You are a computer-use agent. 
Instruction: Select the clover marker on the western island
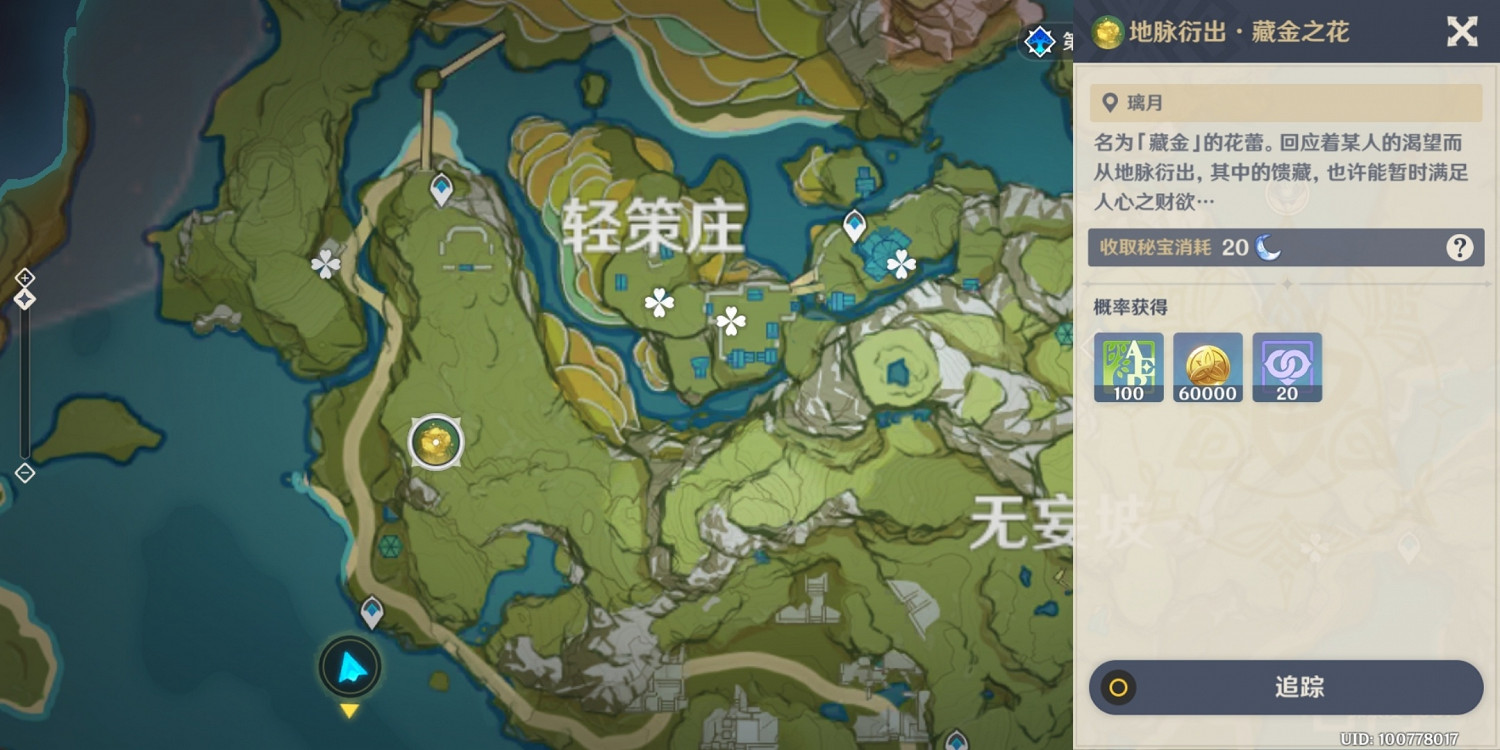[323, 264]
